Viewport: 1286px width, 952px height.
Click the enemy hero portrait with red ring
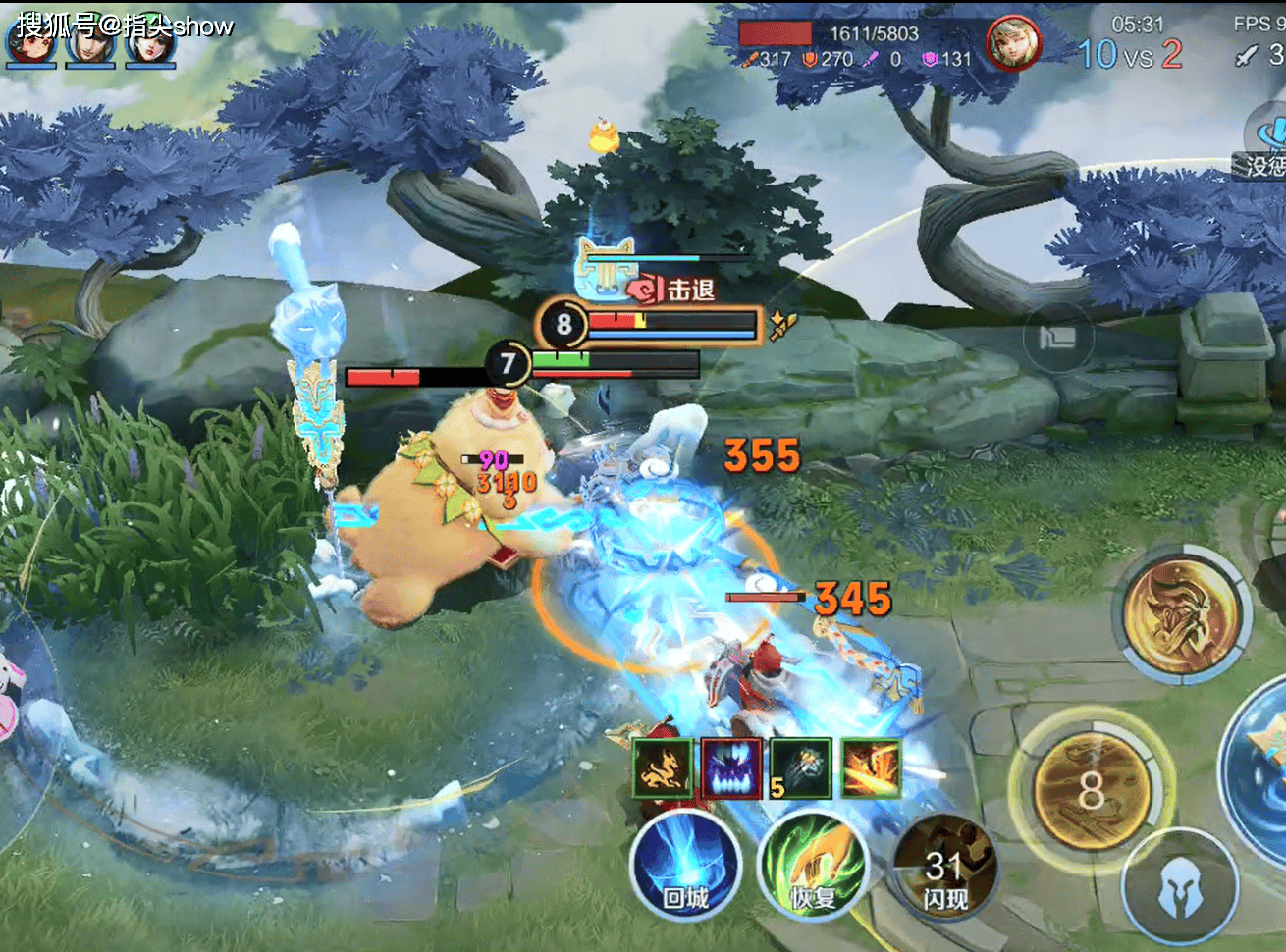point(1013,43)
